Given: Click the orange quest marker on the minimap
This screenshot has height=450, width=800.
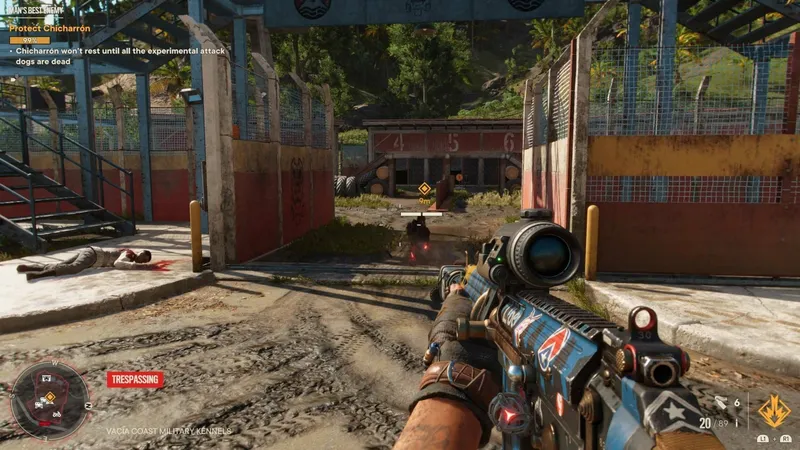Looking at the screenshot, I should (x=49, y=396).
